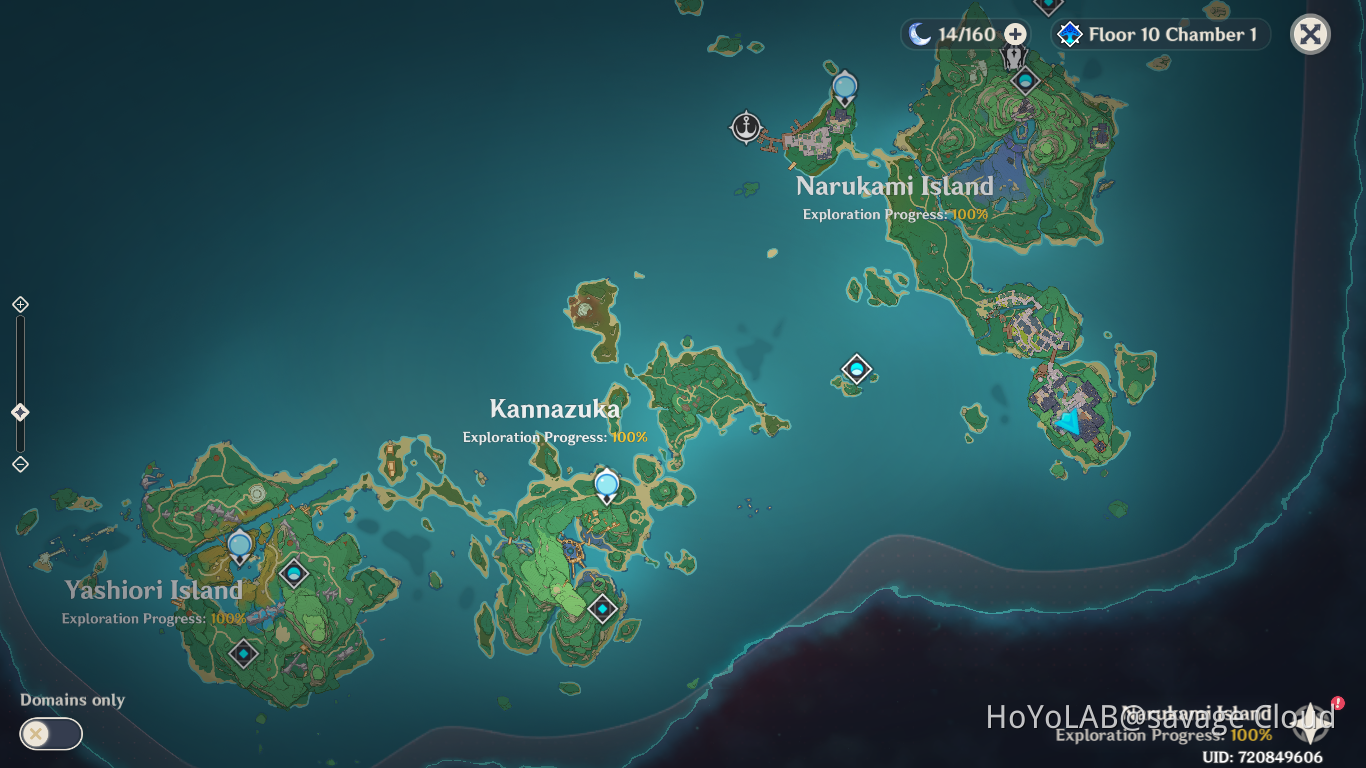Image resolution: width=1366 pixels, height=768 pixels.
Task: Open the domain icon in the sea west of Narukami
Action: click(x=856, y=369)
